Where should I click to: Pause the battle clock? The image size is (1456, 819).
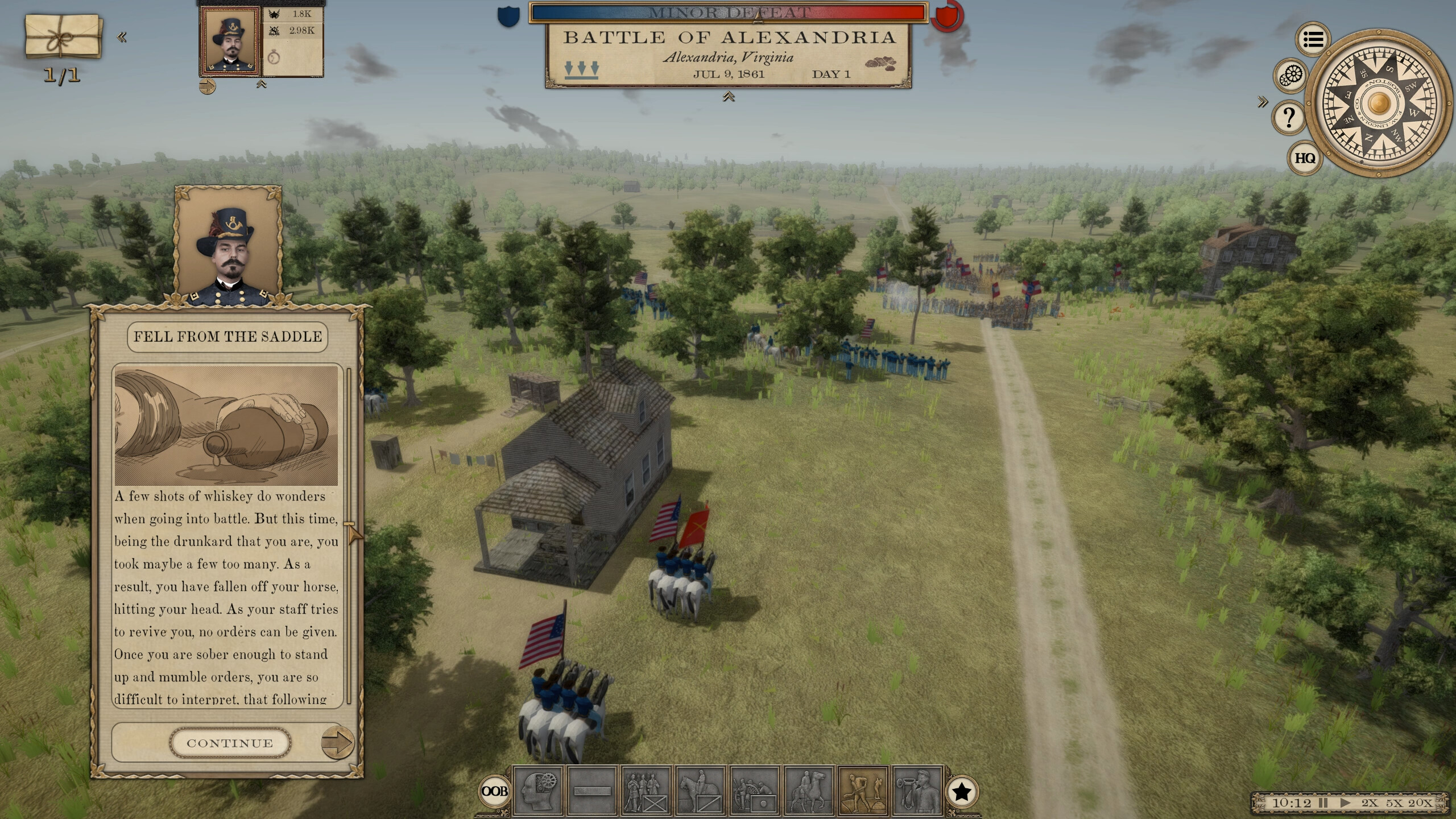click(1323, 804)
